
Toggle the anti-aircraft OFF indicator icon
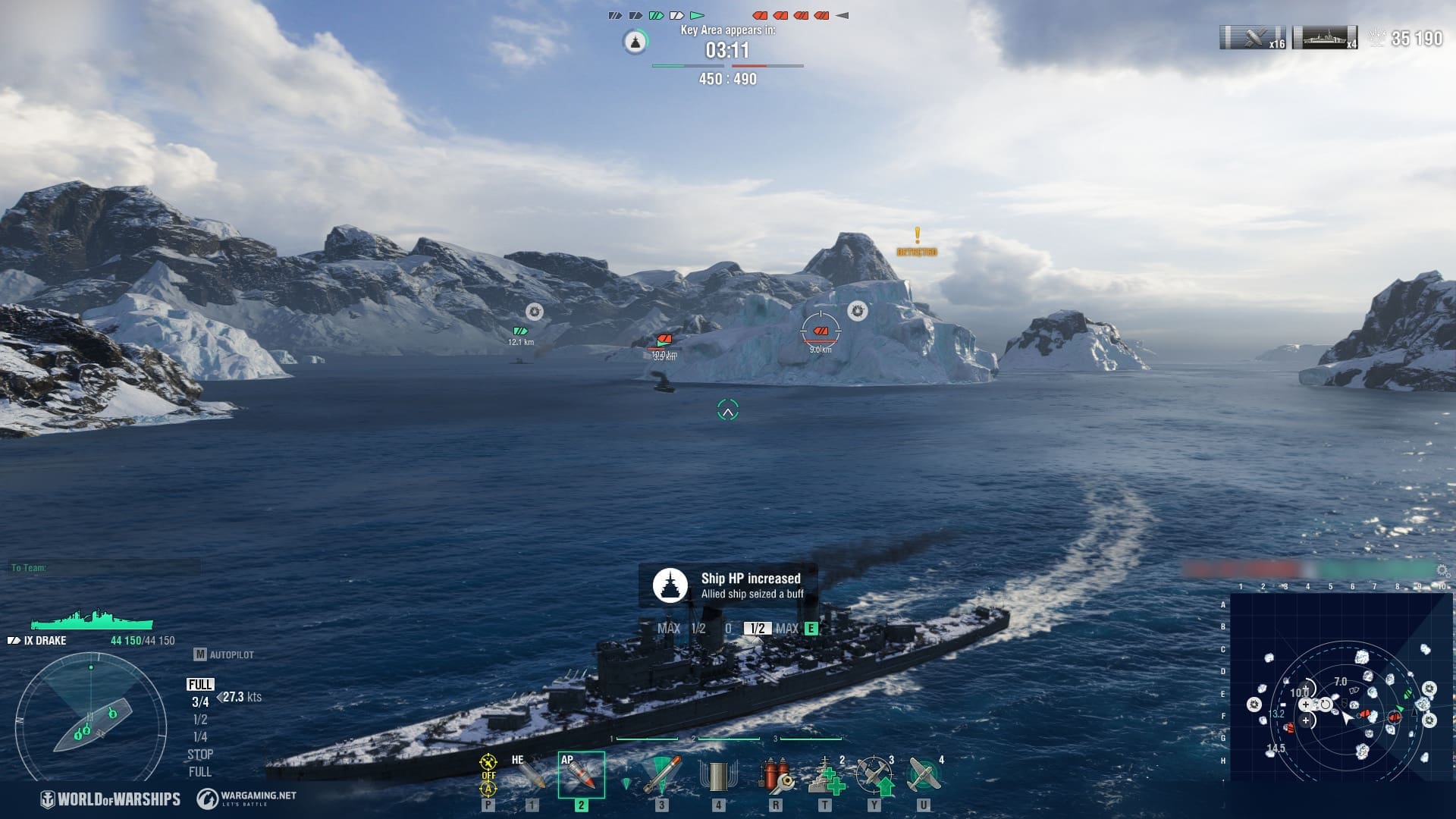[x=488, y=775]
